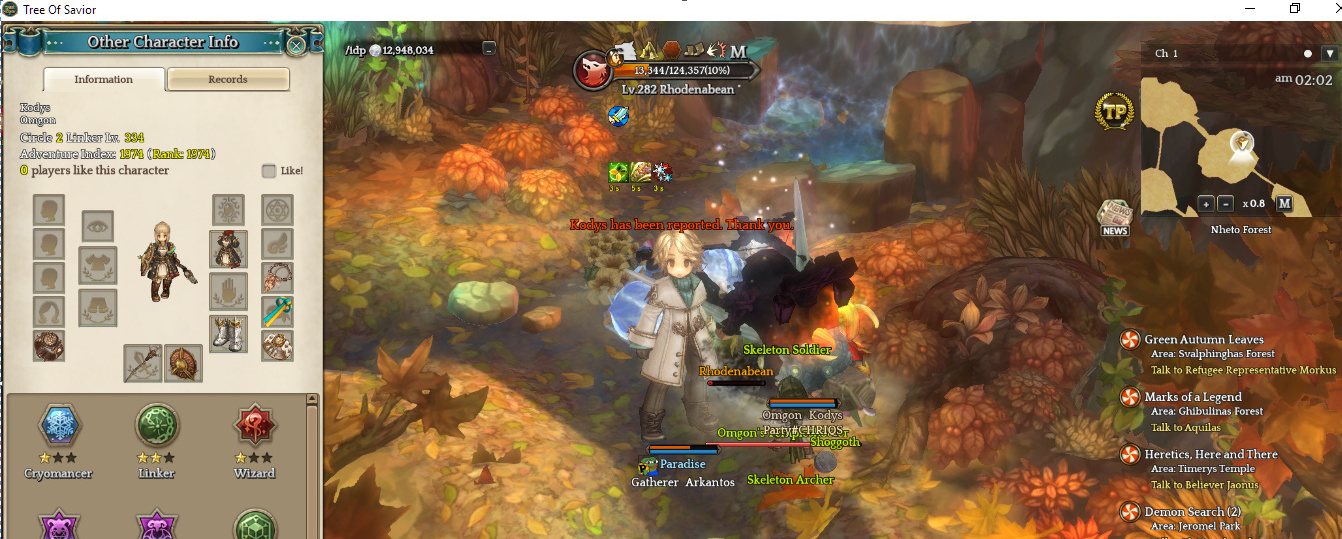Open the full map with minimap M button
This screenshot has width=1342, height=539.
pos(1285,204)
